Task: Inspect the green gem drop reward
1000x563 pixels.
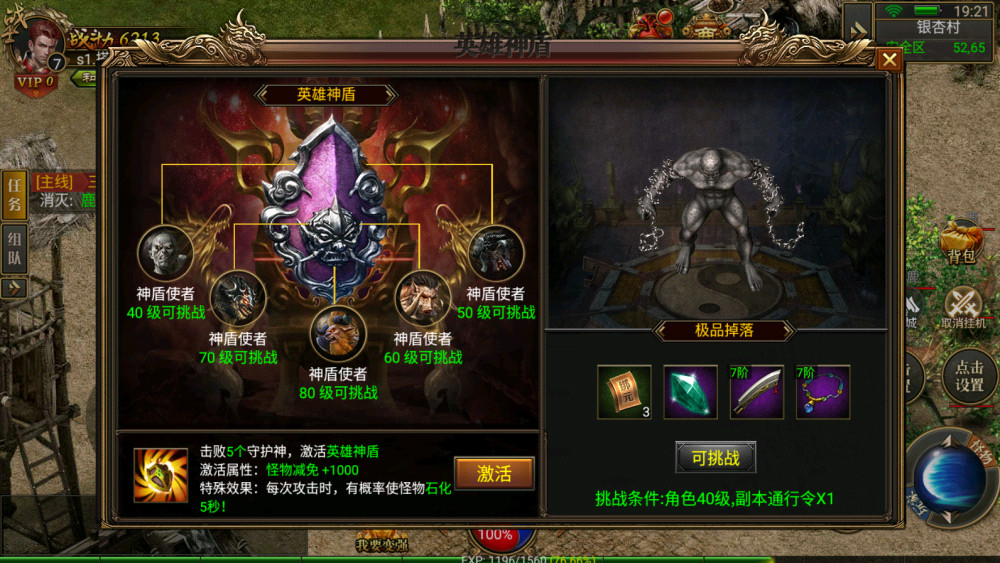Action: (690, 391)
